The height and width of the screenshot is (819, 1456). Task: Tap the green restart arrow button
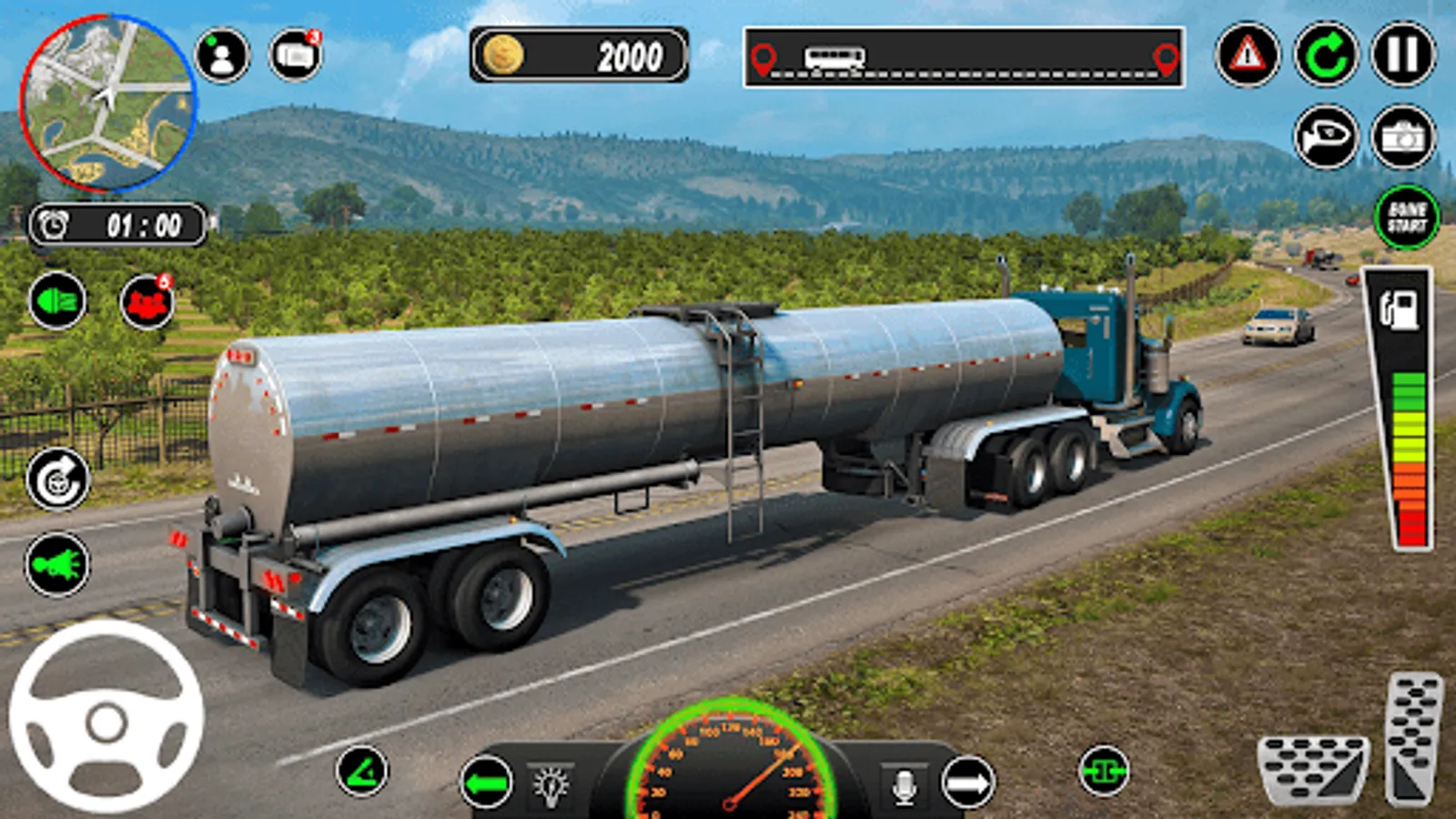coord(1325,56)
